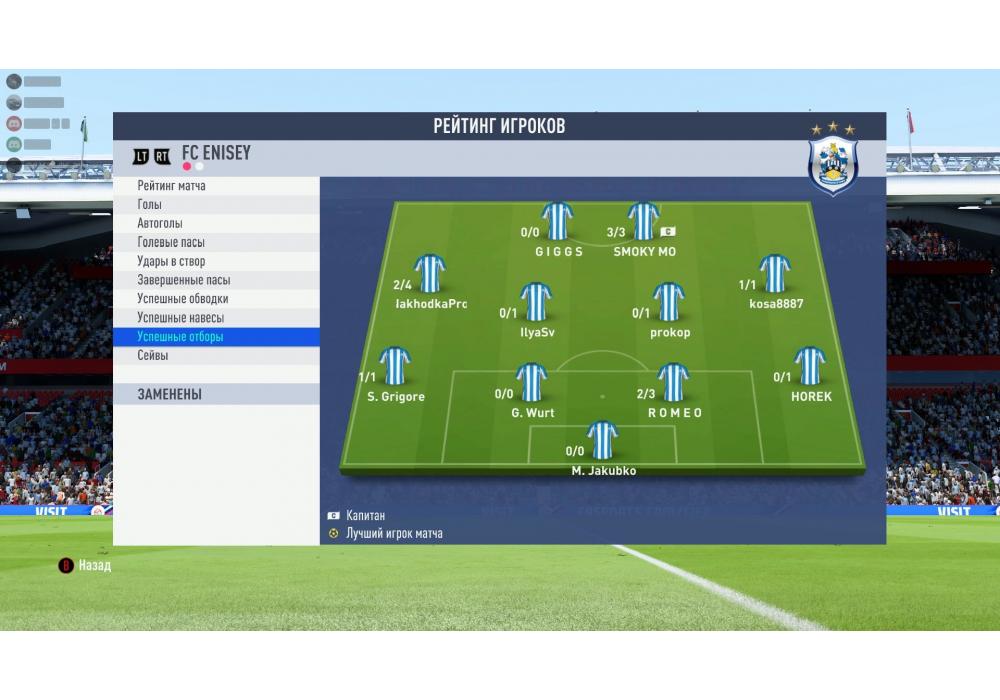
Task: Open the ЗАМЕНЕНЫ substitutes section
Action: click(x=216, y=395)
